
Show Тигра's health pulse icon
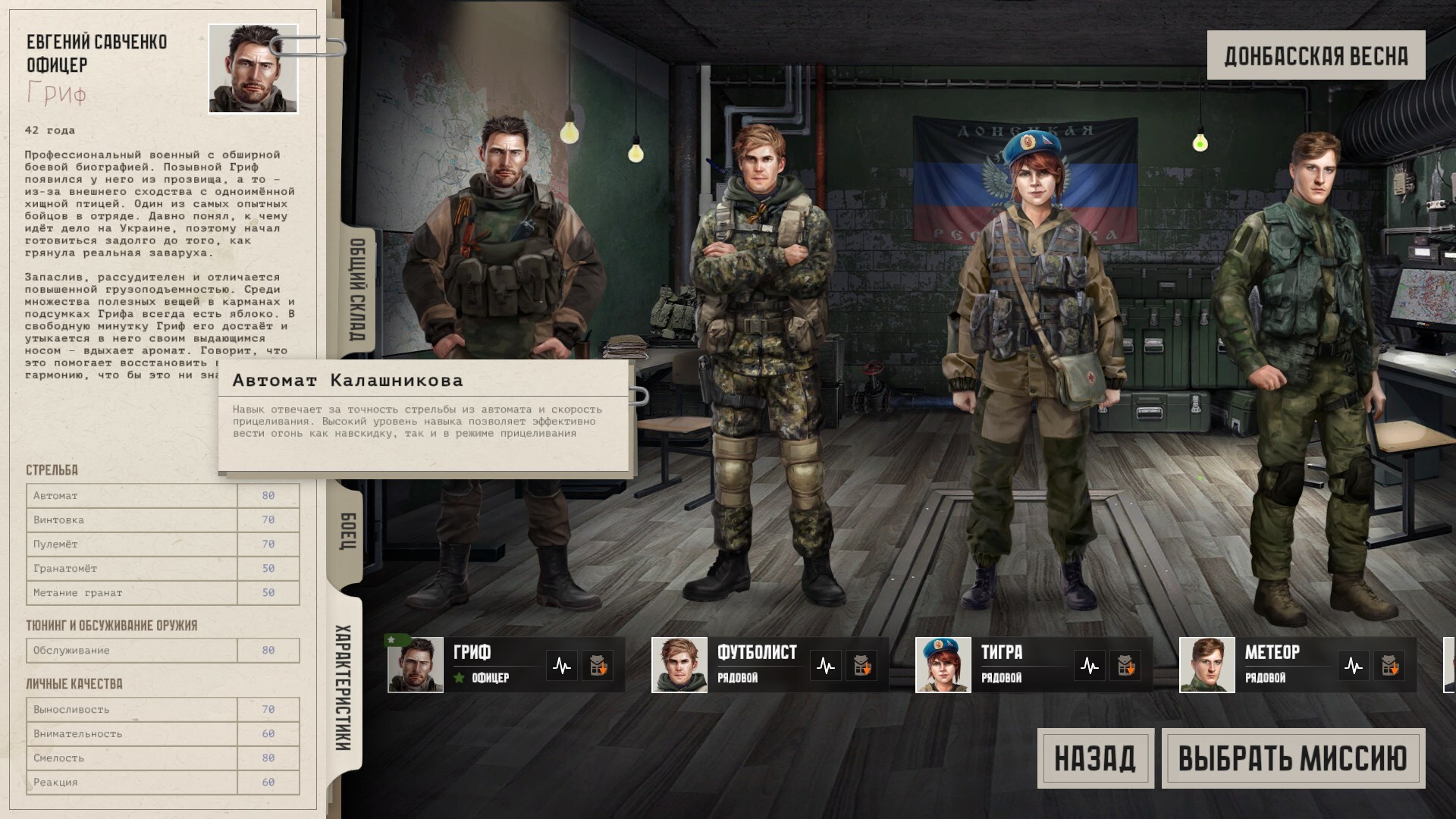click(x=1090, y=667)
